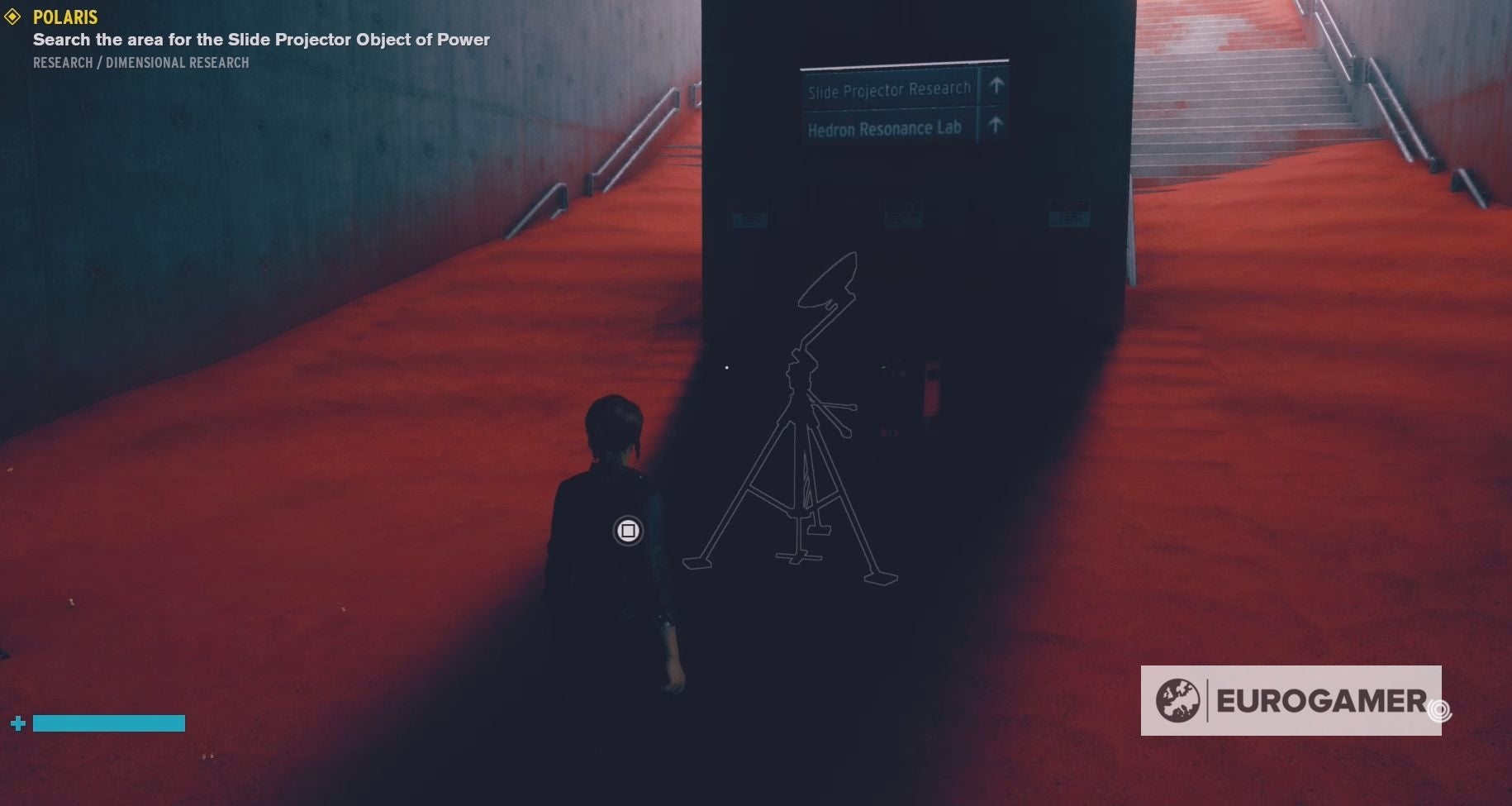
Task: Click the objective text about the Slide Projector
Action: pos(260,39)
